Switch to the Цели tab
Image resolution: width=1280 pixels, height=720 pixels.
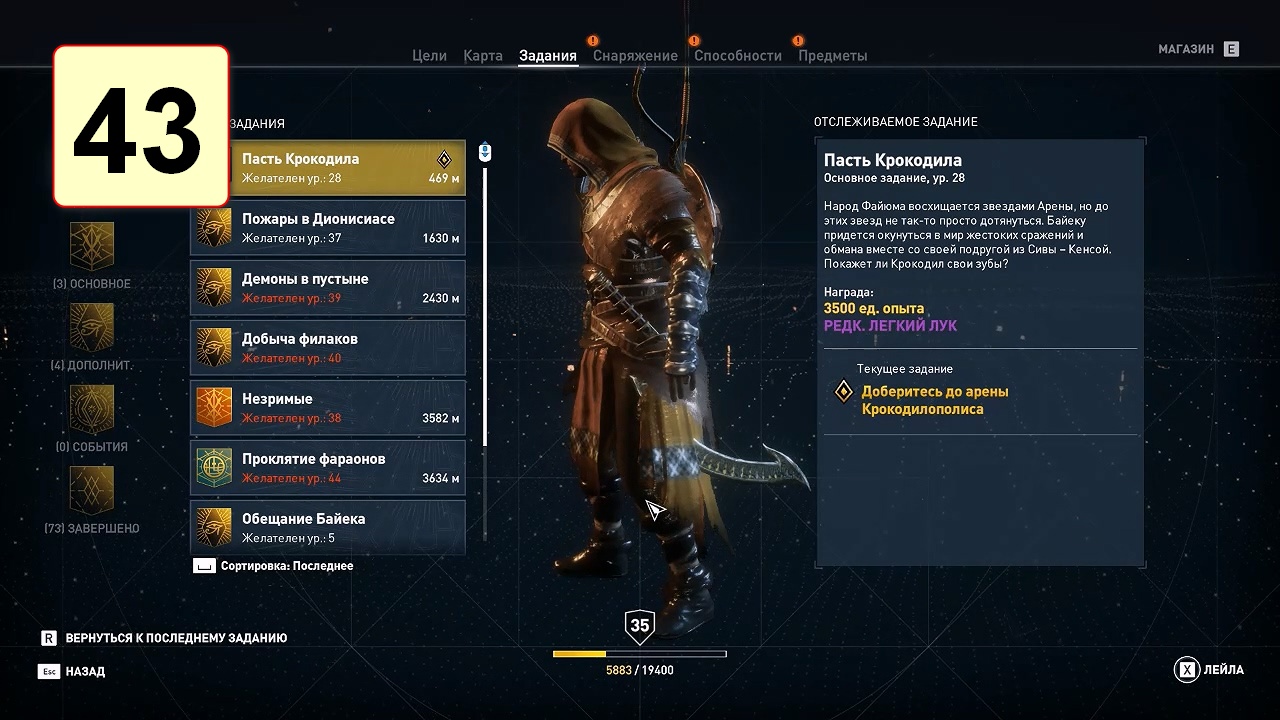(x=429, y=56)
